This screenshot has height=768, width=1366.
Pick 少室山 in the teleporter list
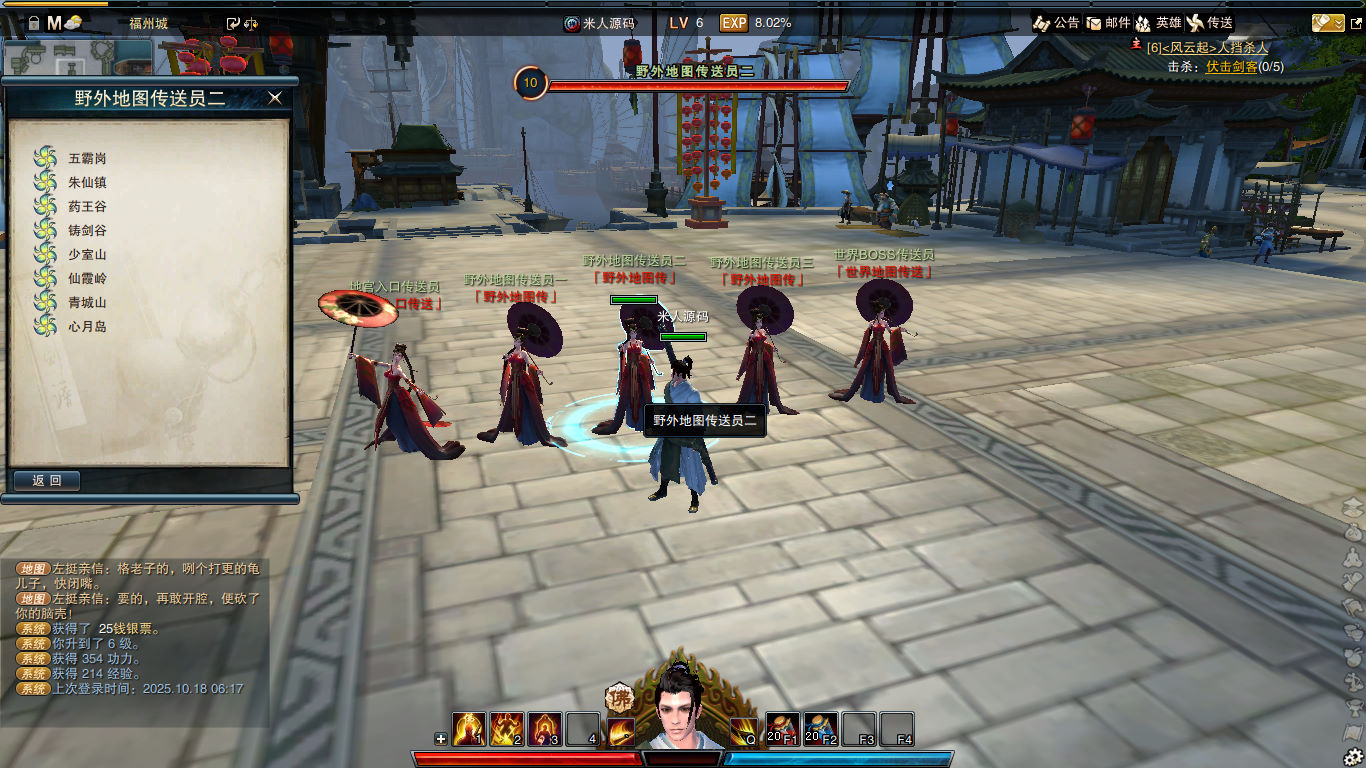[87, 254]
